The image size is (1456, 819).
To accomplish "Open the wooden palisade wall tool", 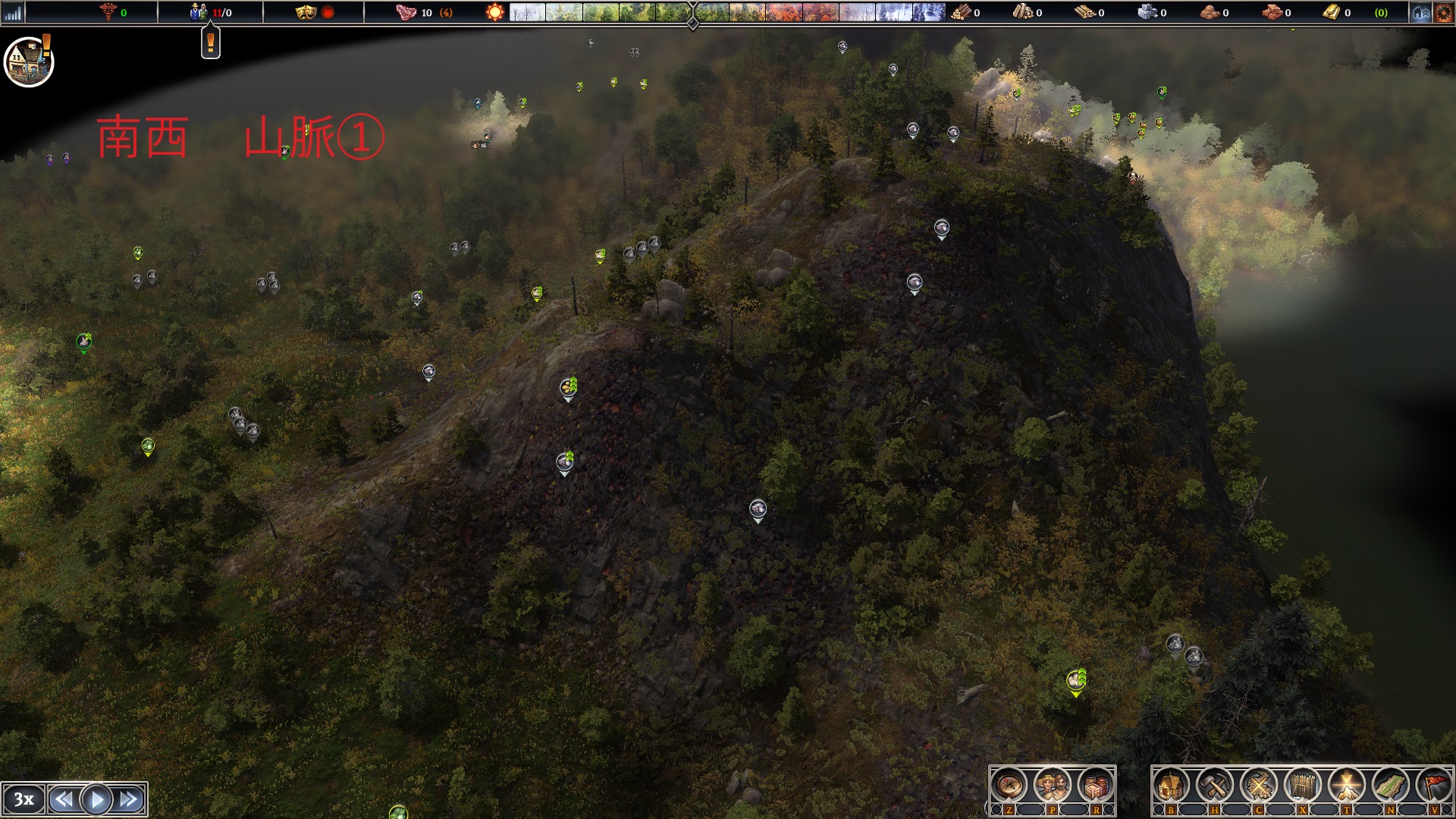I will click(x=1302, y=785).
